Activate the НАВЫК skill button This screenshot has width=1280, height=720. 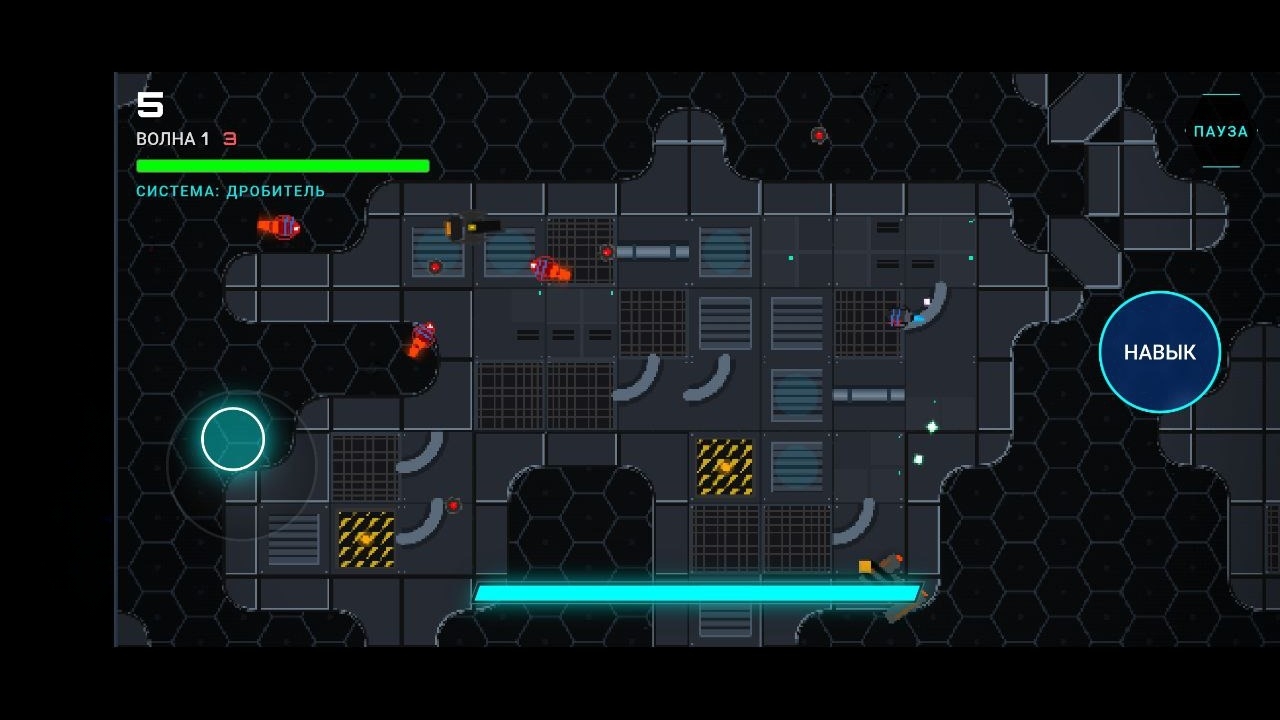[x=1159, y=352]
